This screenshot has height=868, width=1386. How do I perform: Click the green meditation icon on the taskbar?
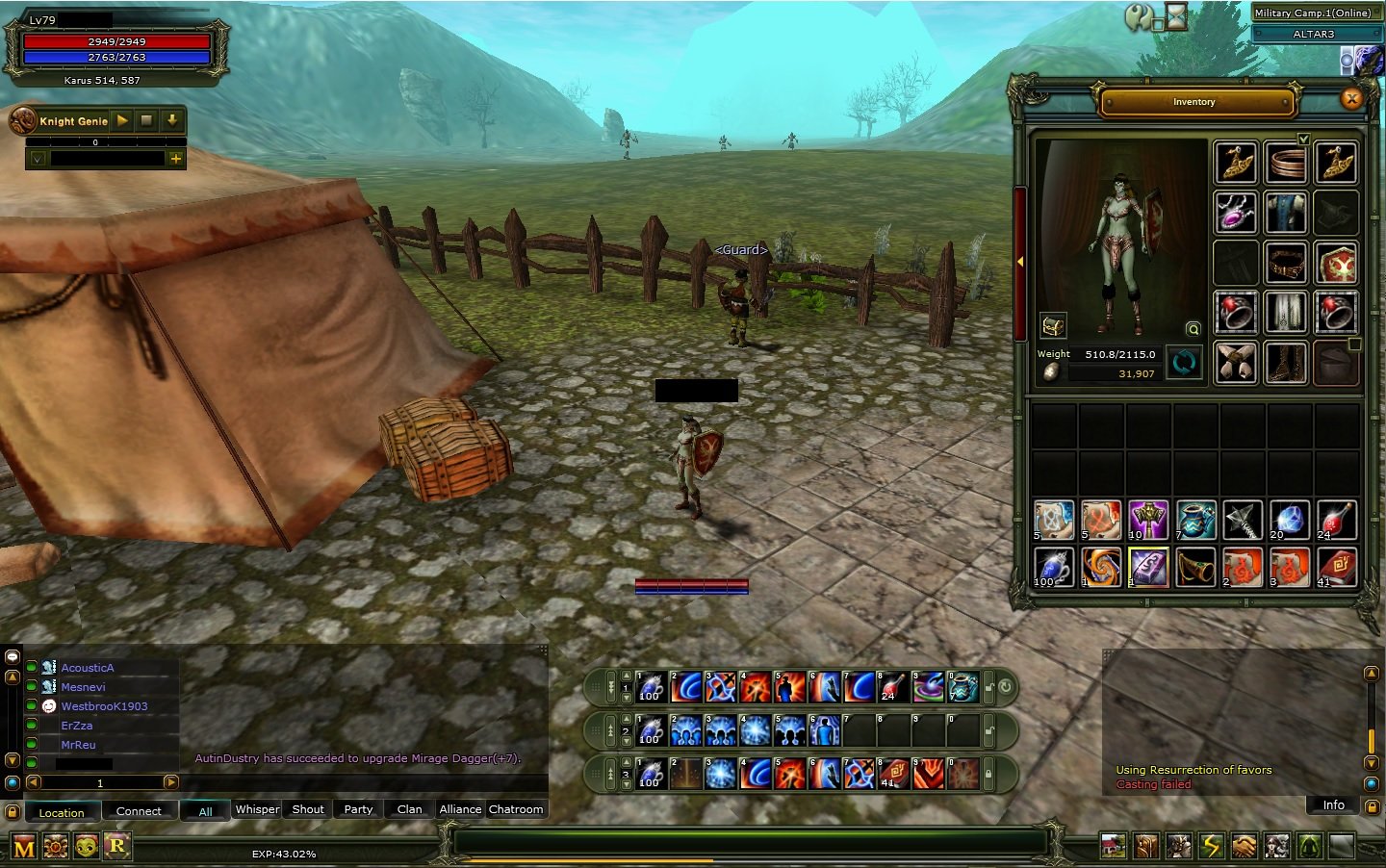pos(1309,845)
